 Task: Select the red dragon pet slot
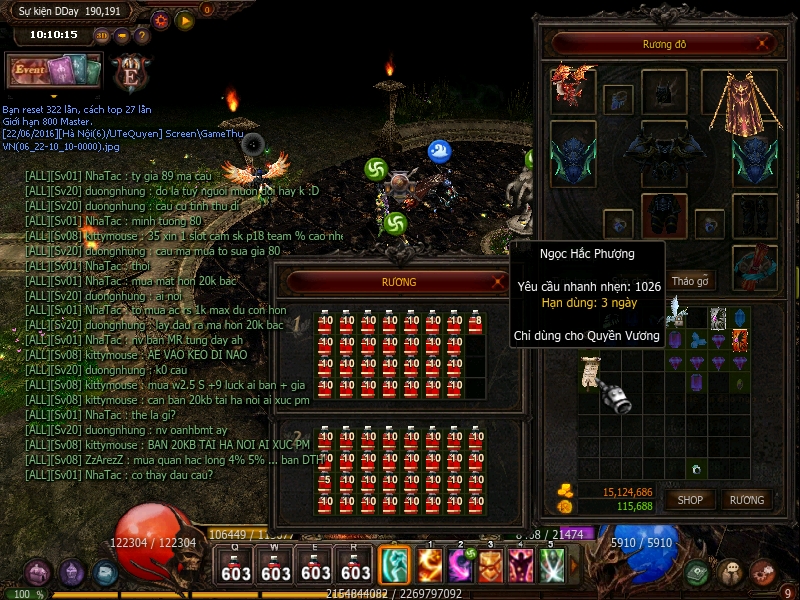coord(573,88)
